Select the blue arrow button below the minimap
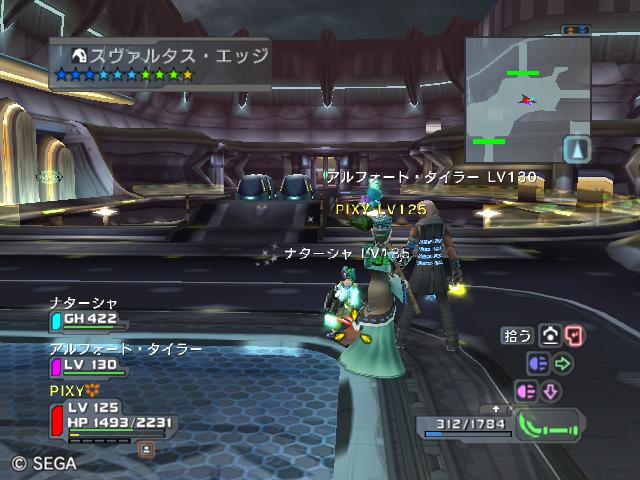Image resolution: width=640 pixels, height=480 pixels. pos(577,150)
